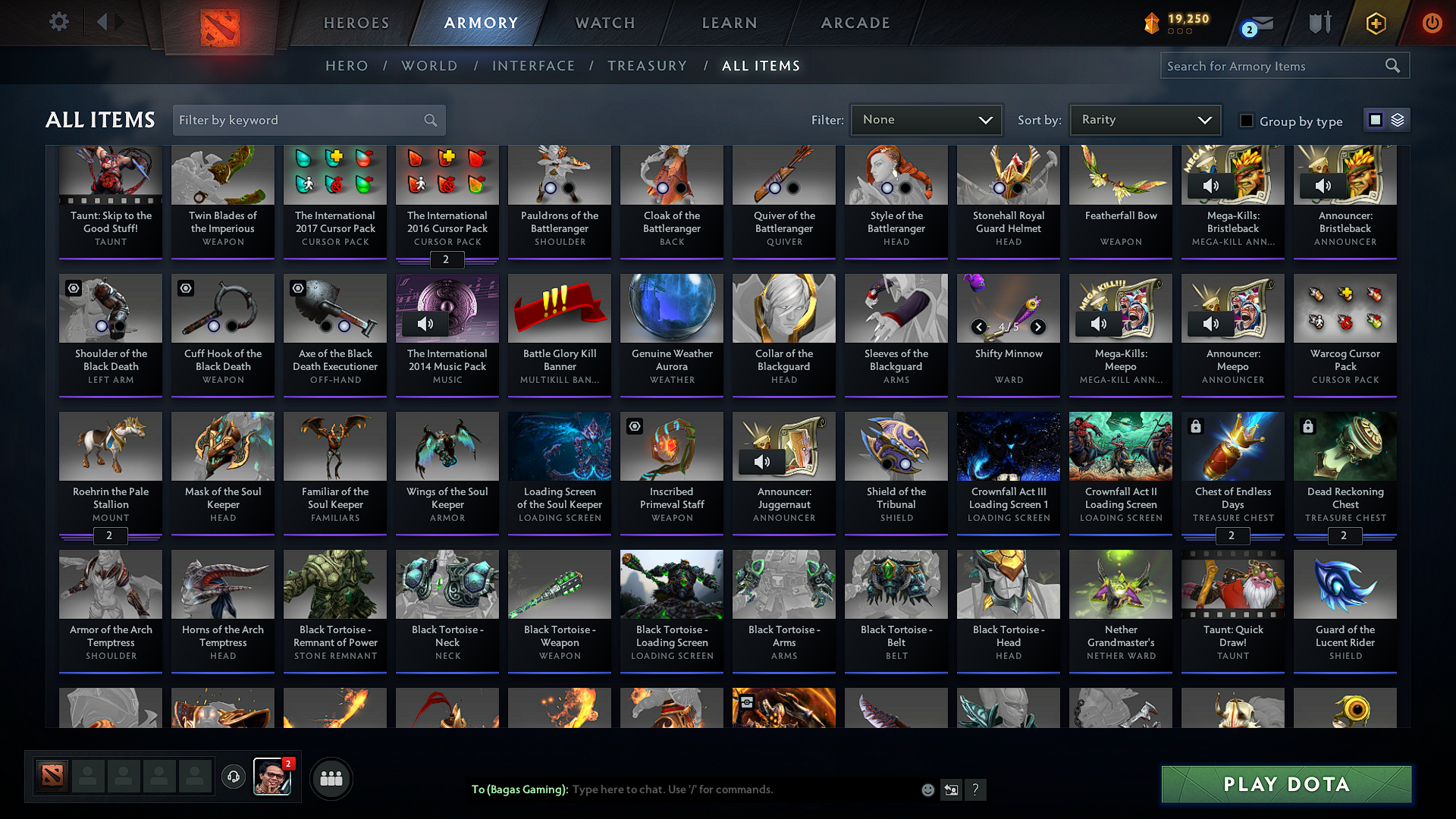The height and width of the screenshot is (819, 1456).
Task: Preview Announcer: Bristleback voice with speaker icon
Action: tap(1323, 185)
